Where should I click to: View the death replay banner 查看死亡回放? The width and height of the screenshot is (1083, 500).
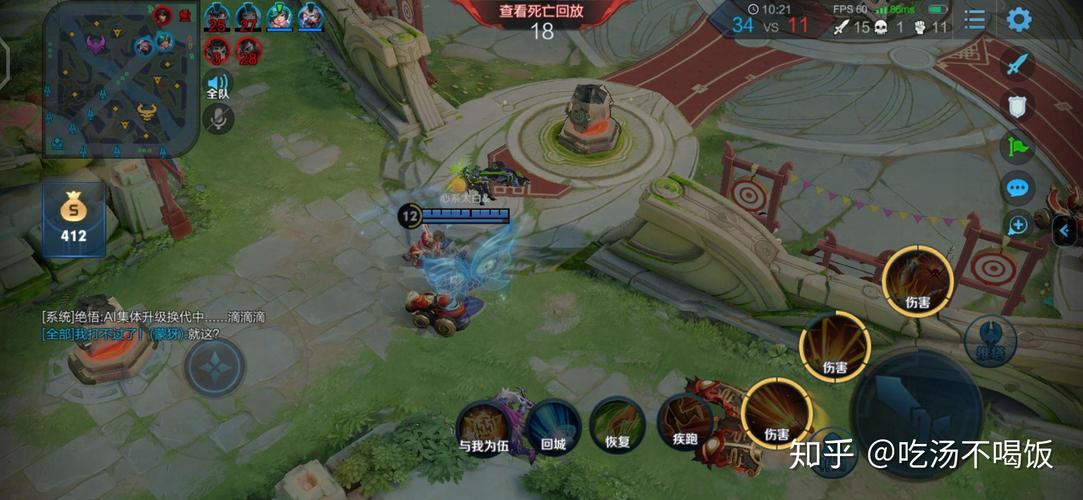(540, 12)
